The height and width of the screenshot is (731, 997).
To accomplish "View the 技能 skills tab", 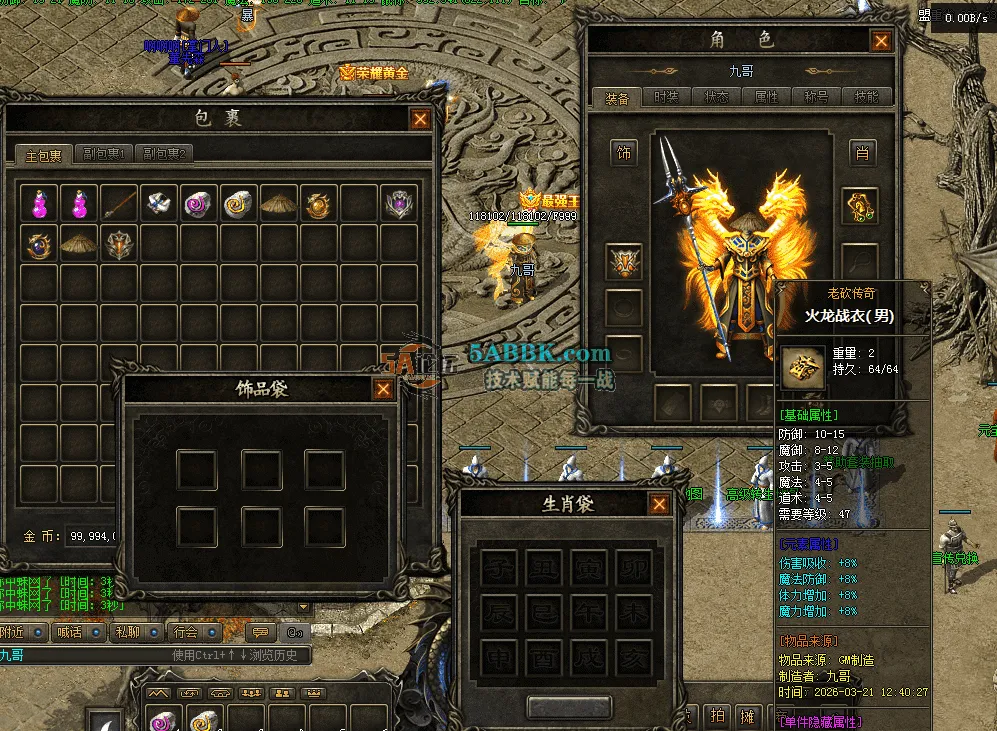I will coord(866,97).
